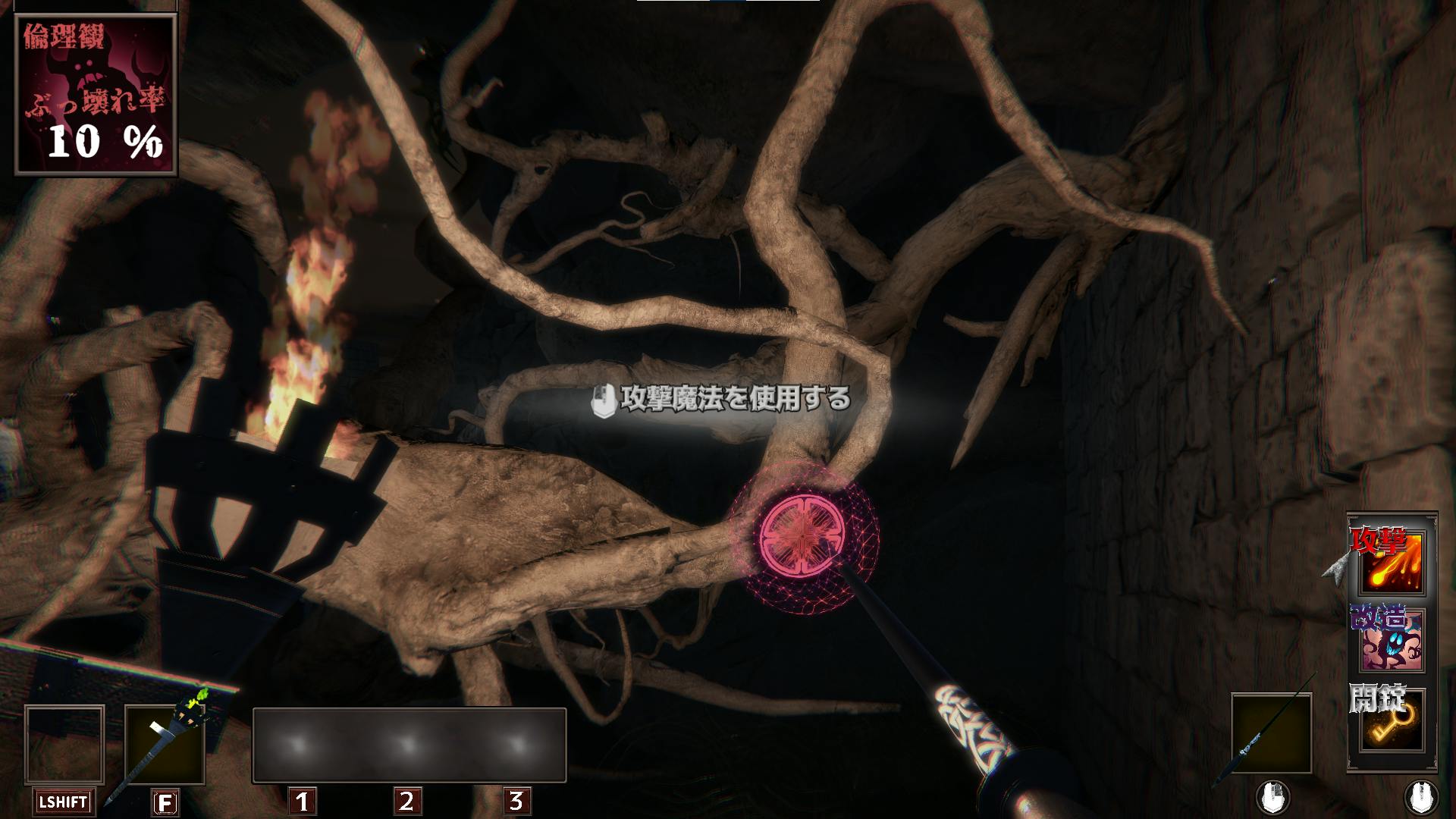This screenshot has width=1456, height=819.
Task: Click the magic wand weapon slot
Action: click(1271, 733)
